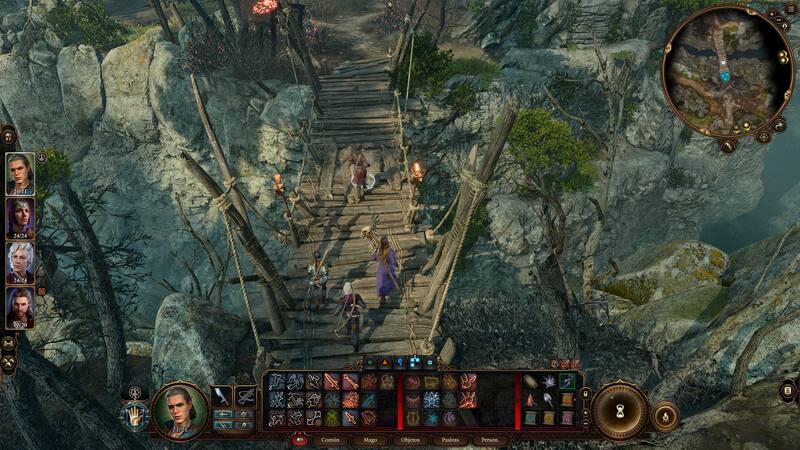The image size is (800, 450).
Task: Select the ranged weapon slot
Action: [x=245, y=397]
